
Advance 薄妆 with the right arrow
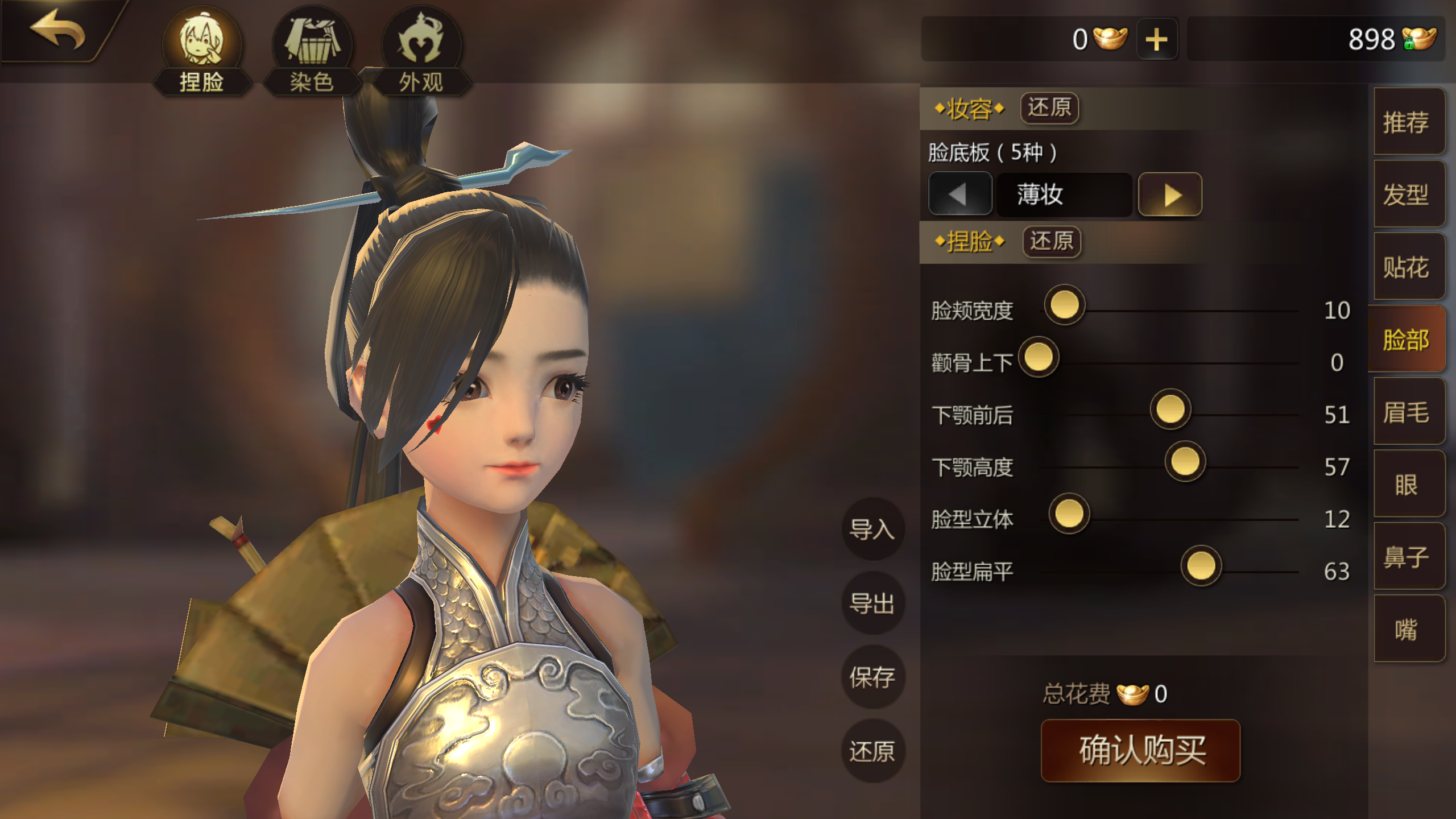pos(1169,194)
